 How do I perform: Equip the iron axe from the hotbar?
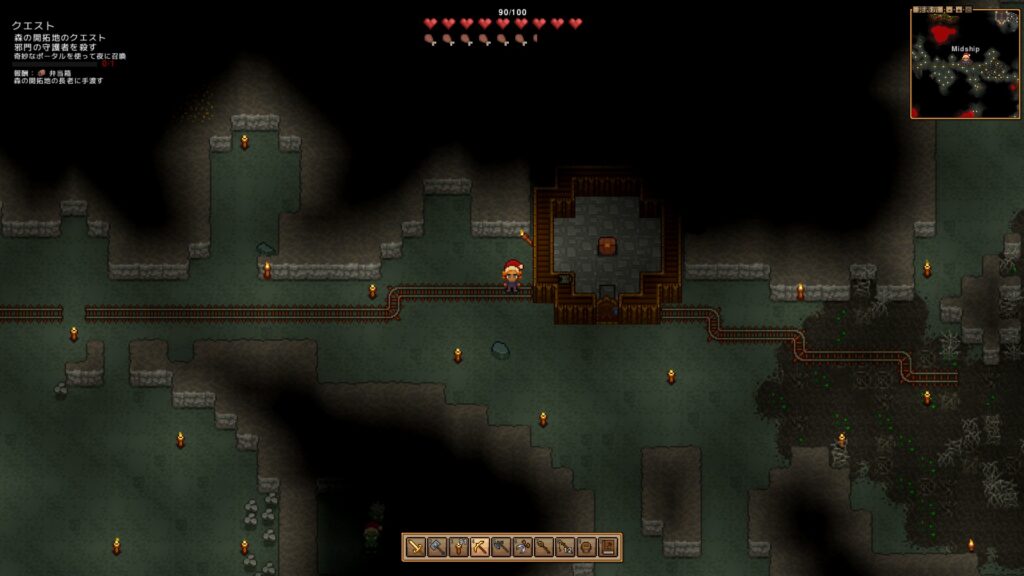click(x=501, y=547)
